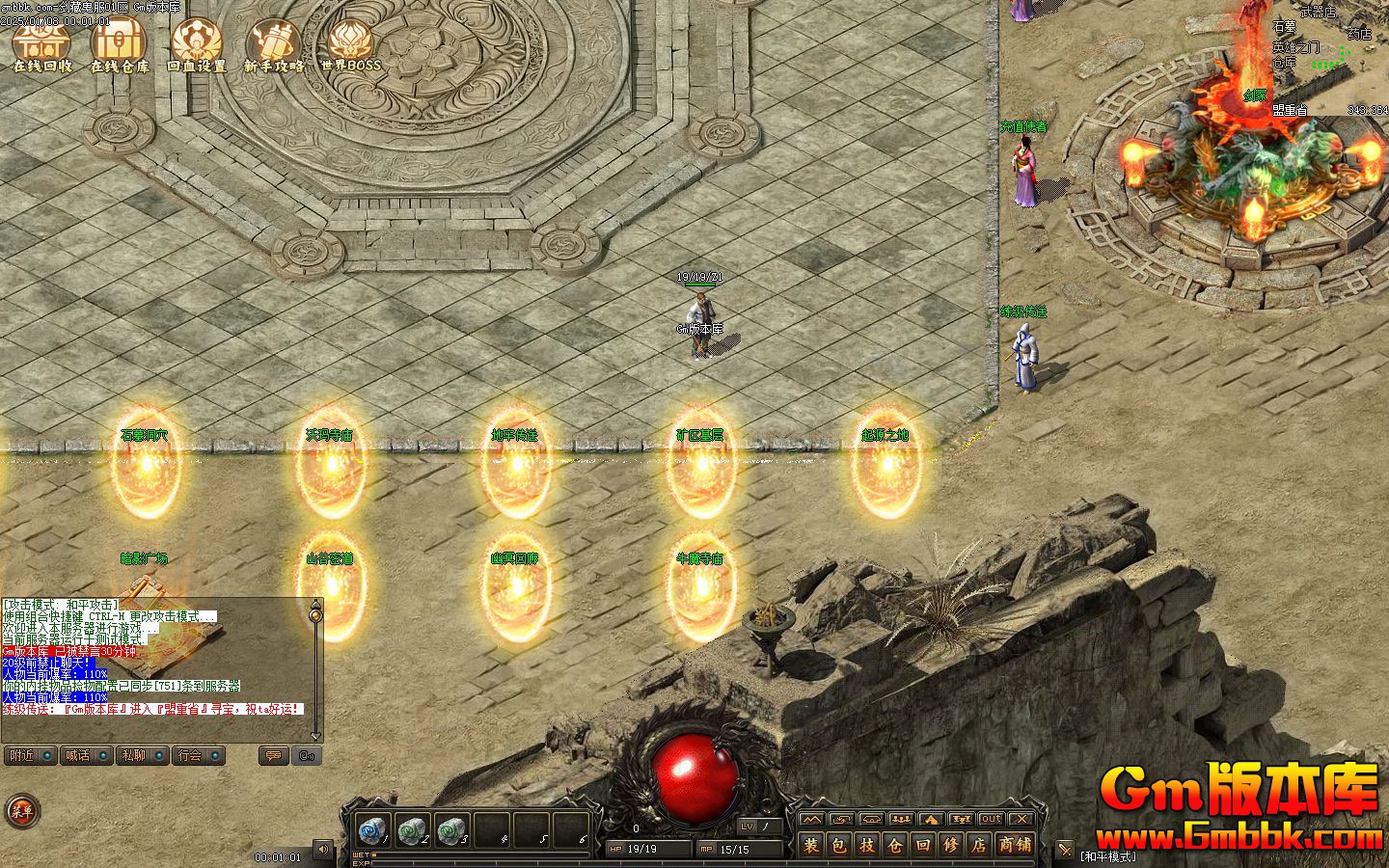Open the 回血设置 healing settings
Viewport: 1389px width, 868px height.
[x=197, y=46]
